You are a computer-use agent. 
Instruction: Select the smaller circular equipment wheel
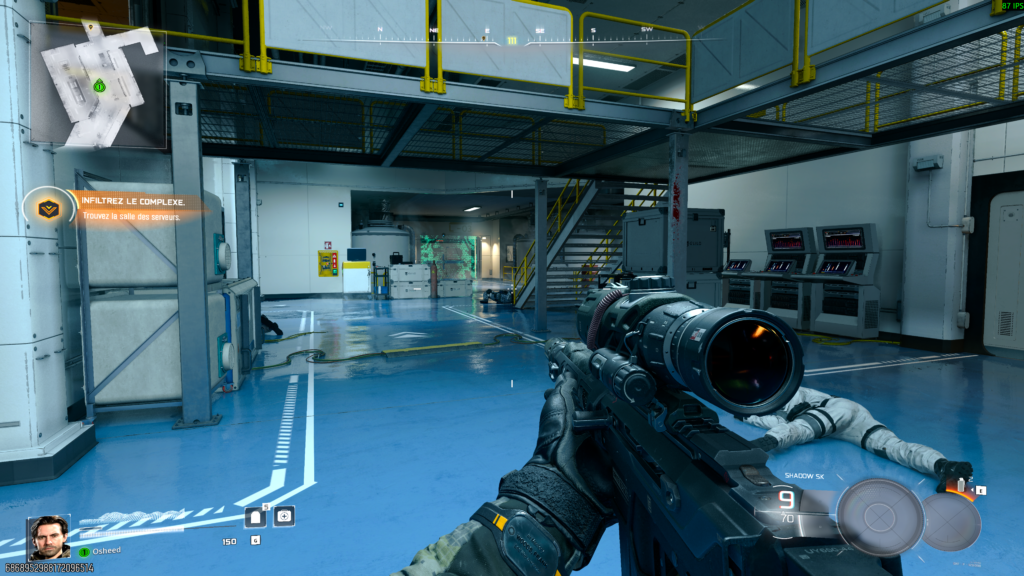pyautogui.click(x=950, y=521)
